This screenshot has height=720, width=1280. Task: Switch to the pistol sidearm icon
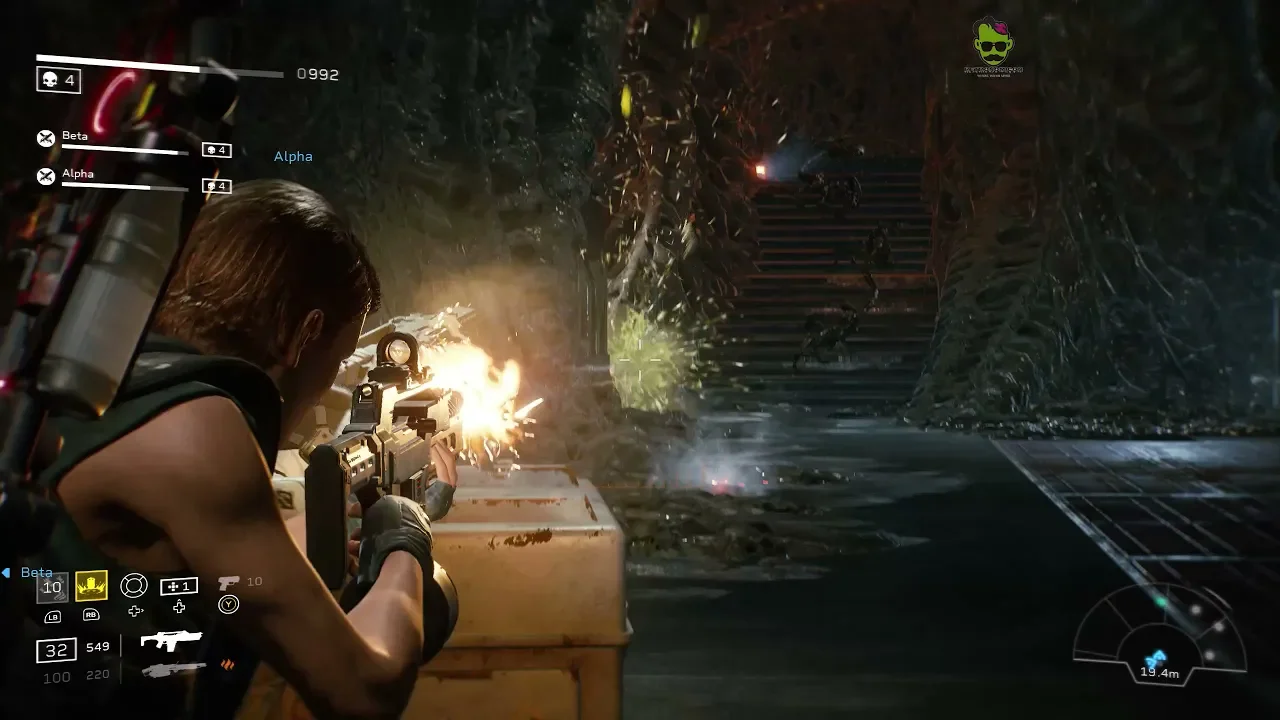pos(228,582)
